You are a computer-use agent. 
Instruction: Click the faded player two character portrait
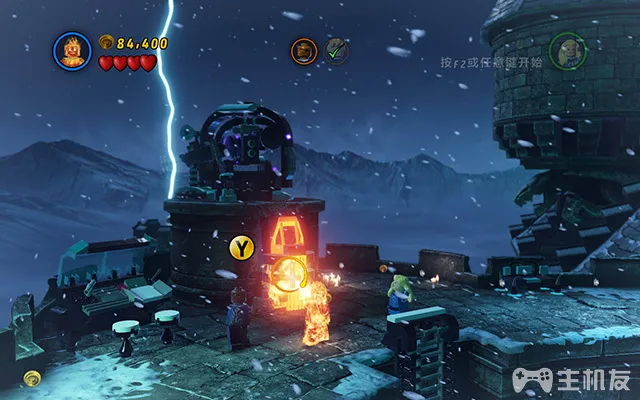[565, 50]
